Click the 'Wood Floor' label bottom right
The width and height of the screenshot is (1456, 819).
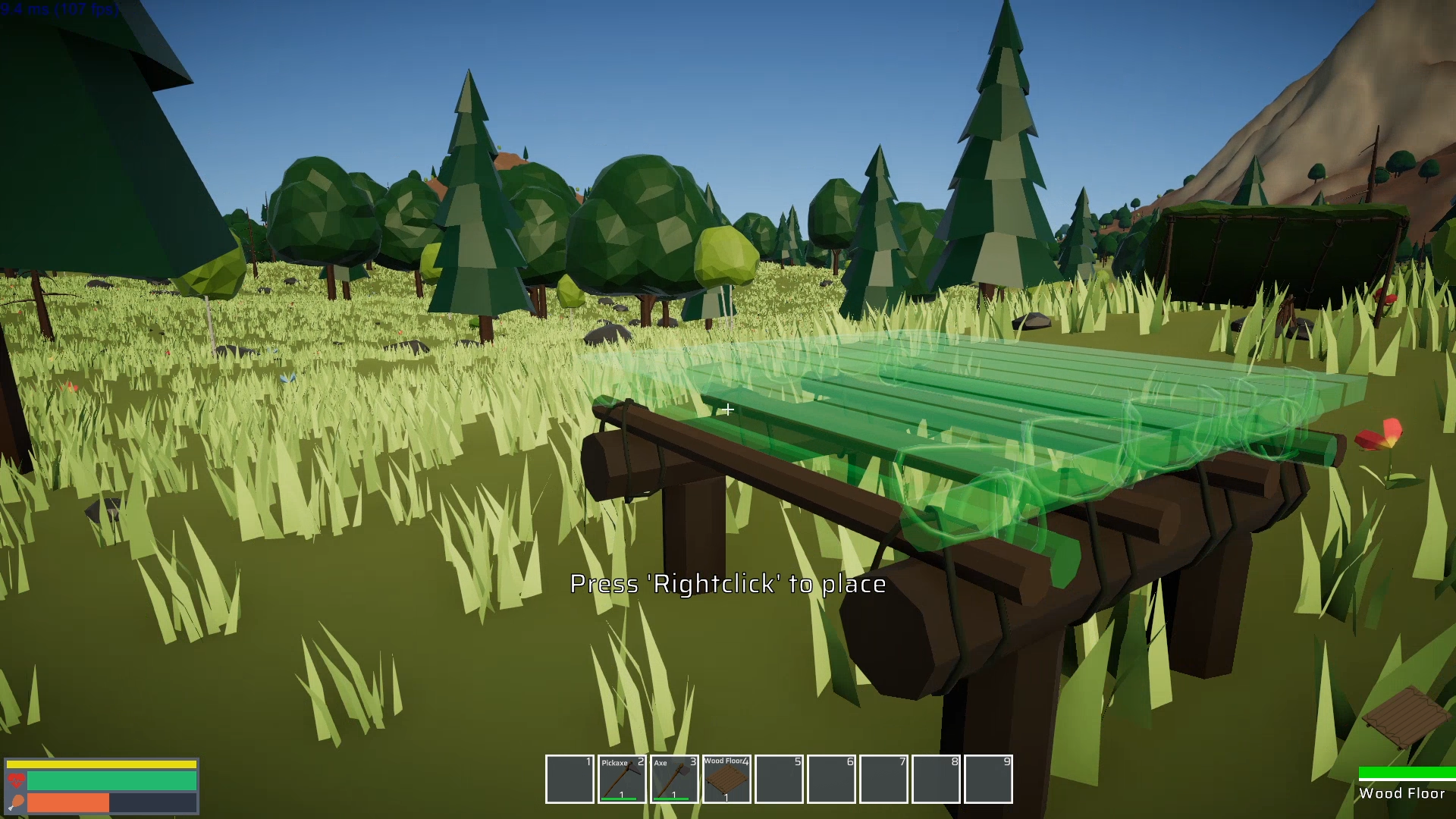click(x=1404, y=793)
